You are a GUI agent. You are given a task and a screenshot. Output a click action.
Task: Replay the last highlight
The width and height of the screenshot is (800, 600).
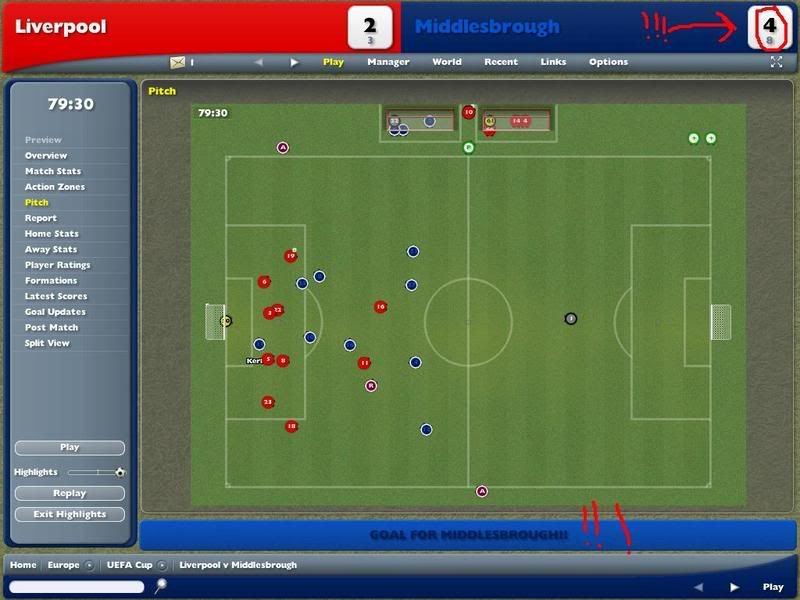click(70, 493)
